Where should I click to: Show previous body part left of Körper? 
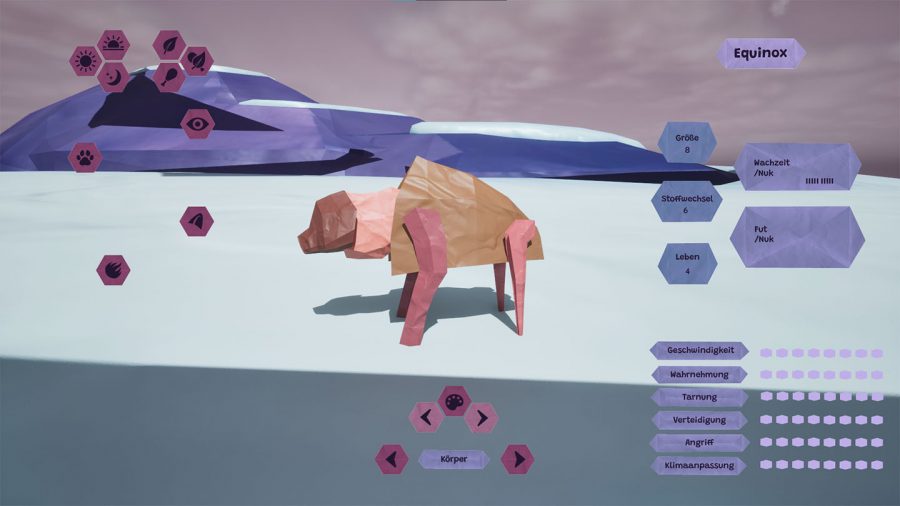pos(392,459)
